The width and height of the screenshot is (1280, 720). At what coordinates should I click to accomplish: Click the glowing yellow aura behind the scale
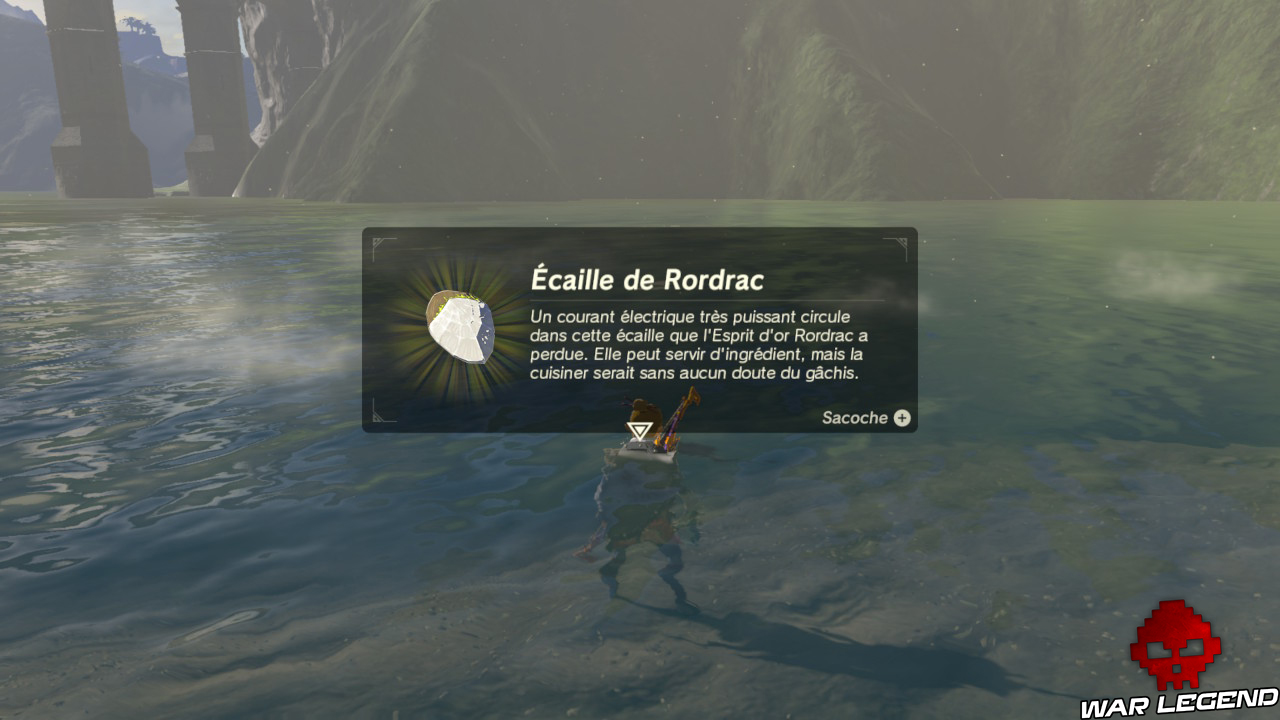pyautogui.click(x=420, y=300)
